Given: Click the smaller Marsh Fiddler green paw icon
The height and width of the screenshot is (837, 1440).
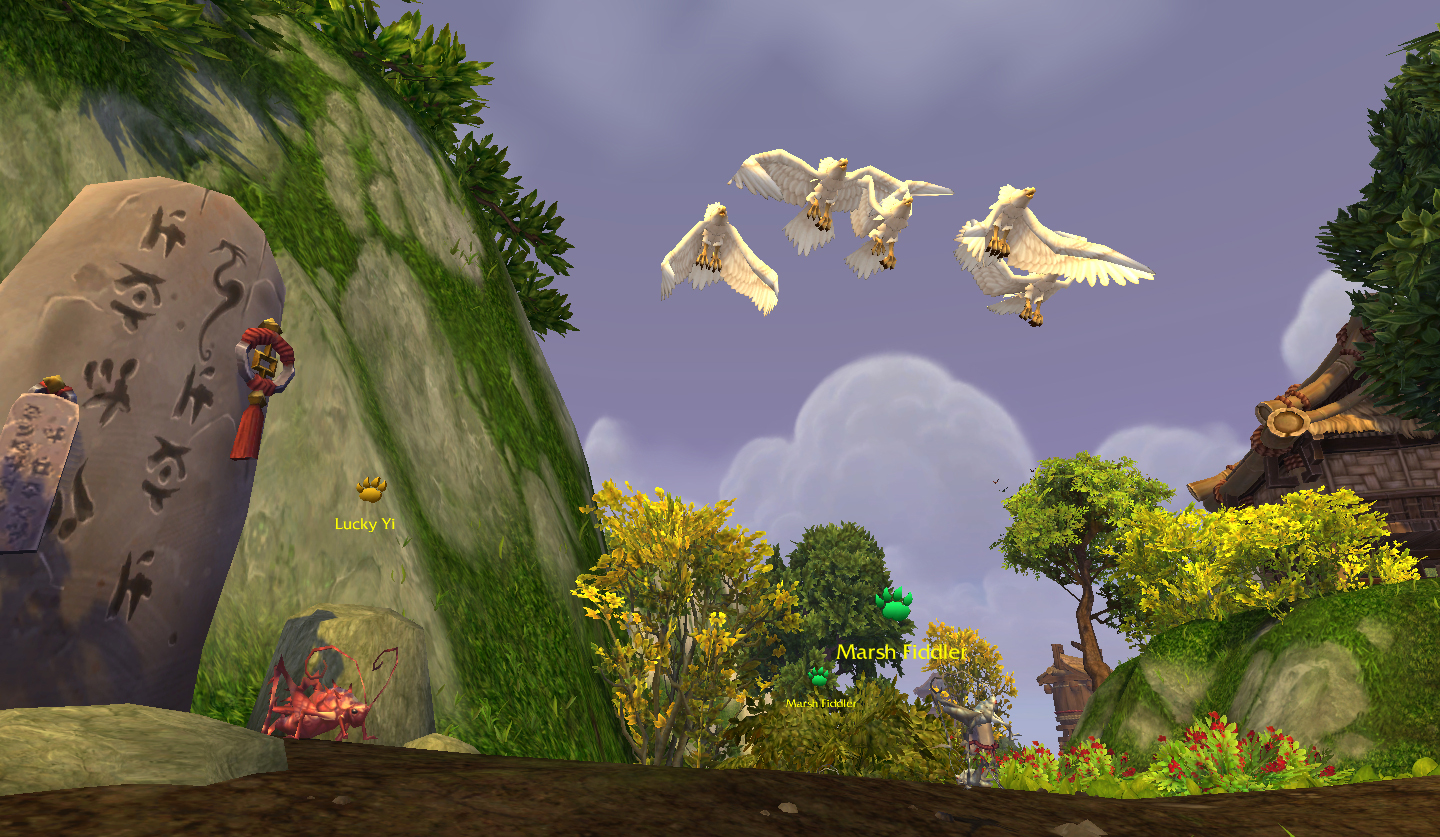Looking at the screenshot, I should (819, 677).
